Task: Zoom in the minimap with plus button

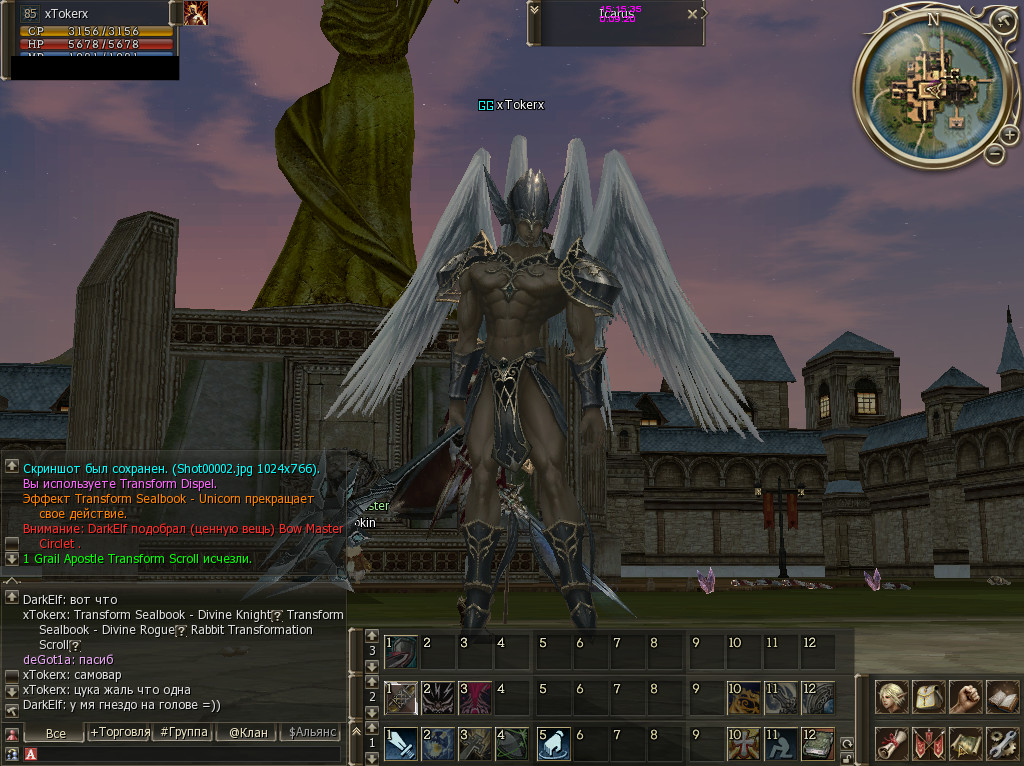Action: click(1009, 134)
